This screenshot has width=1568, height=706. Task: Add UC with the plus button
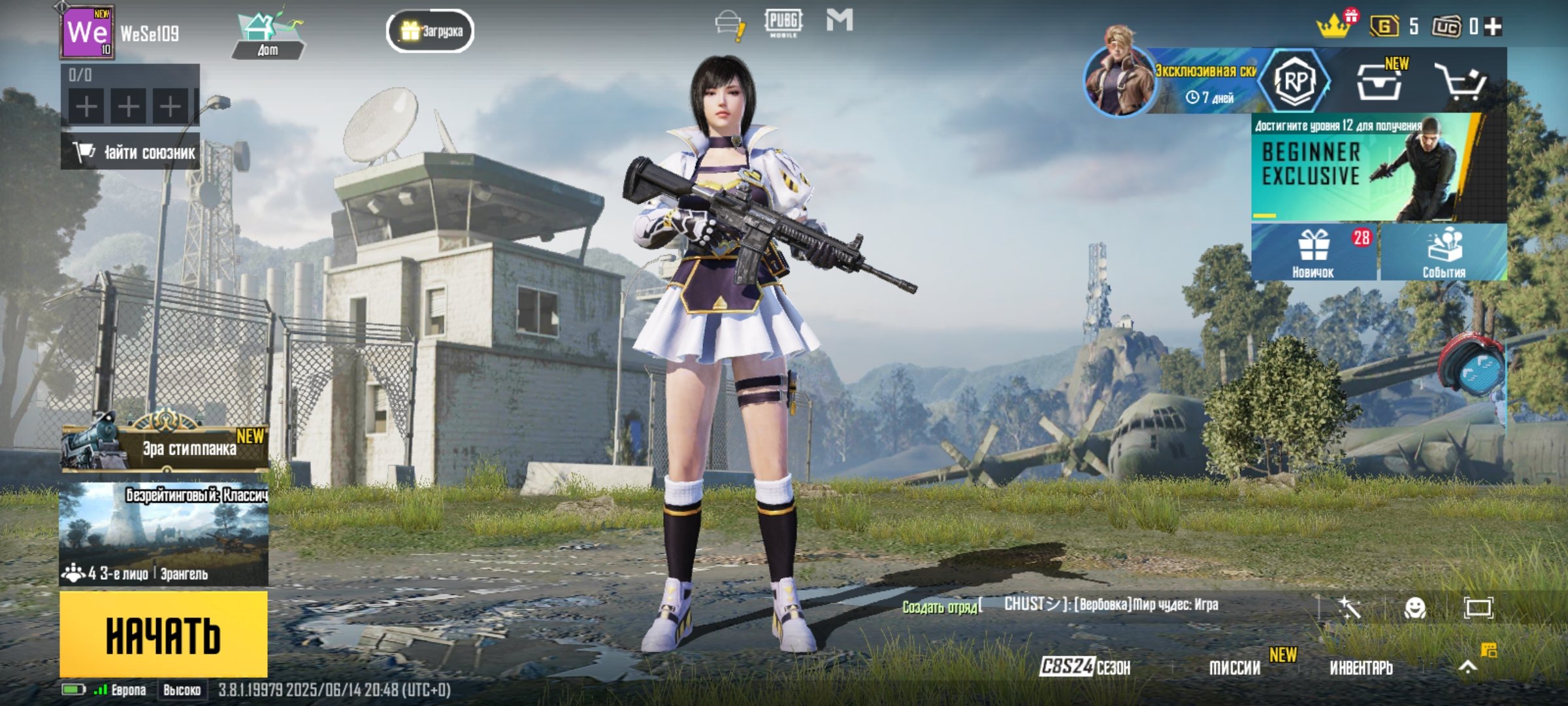(x=1494, y=27)
